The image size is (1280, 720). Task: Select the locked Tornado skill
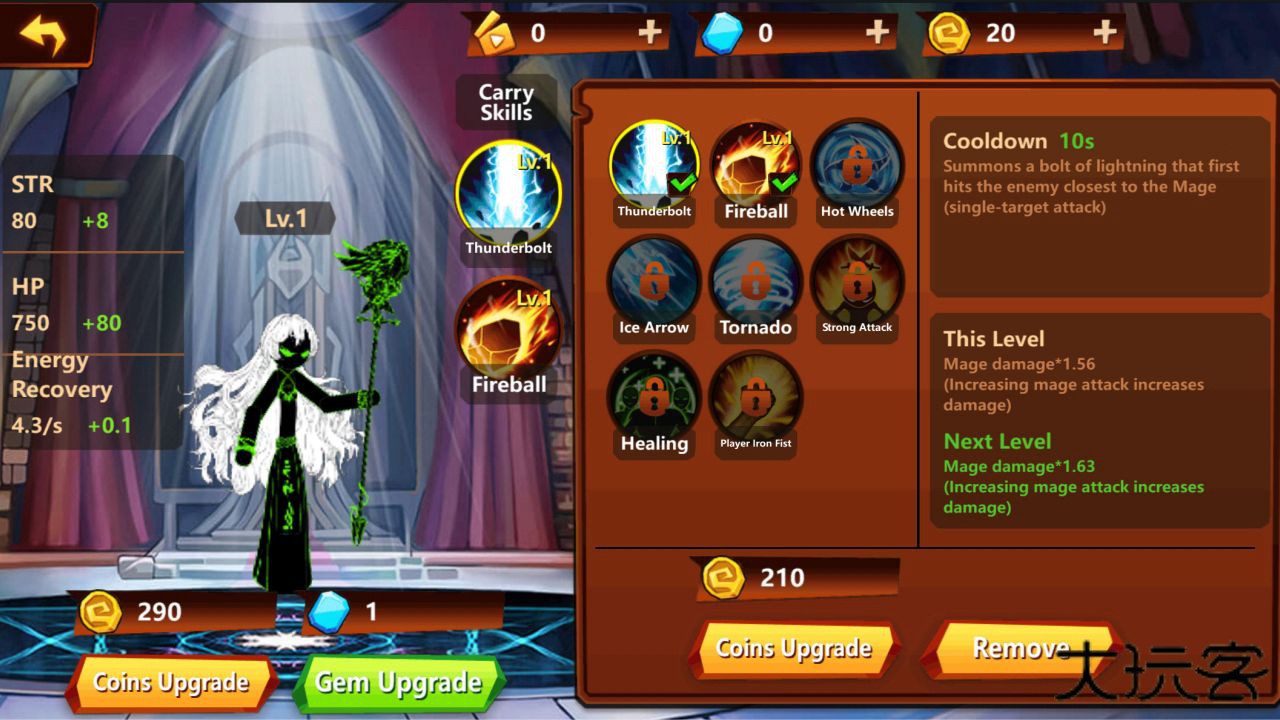coord(755,283)
